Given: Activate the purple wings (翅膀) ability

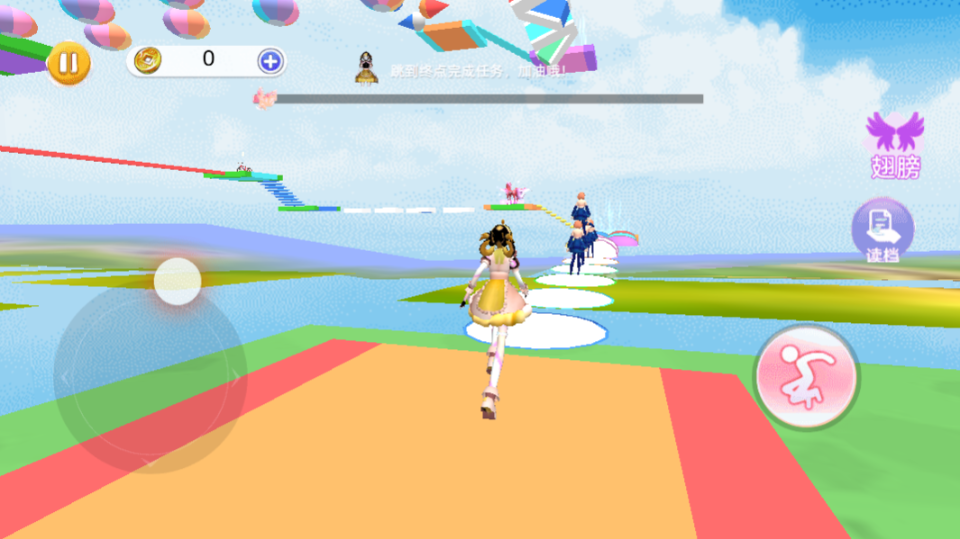Looking at the screenshot, I should 894,144.
